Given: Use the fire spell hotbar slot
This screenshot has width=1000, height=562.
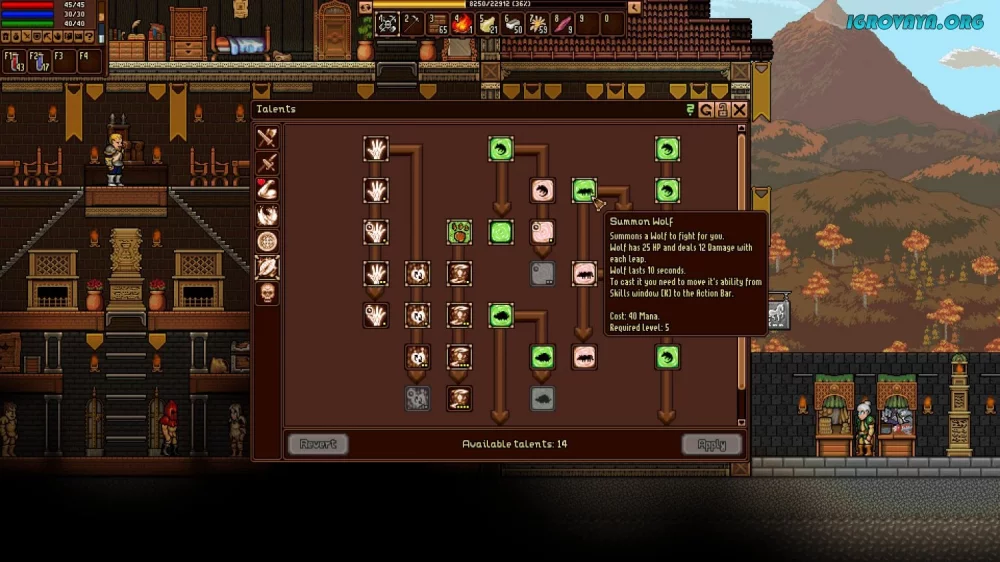Looking at the screenshot, I should [x=461, y=23].
